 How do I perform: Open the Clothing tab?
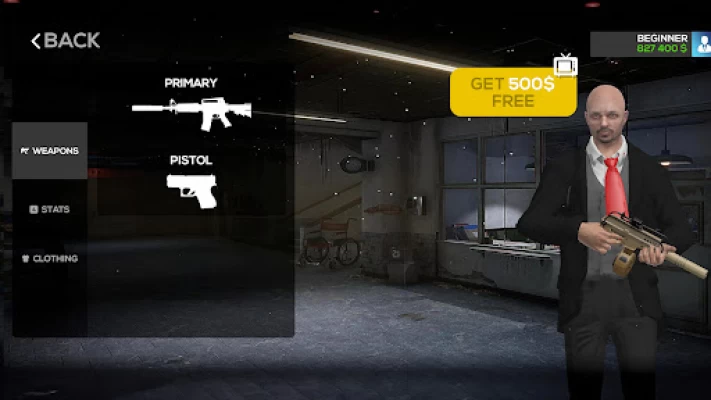(50, 258)
